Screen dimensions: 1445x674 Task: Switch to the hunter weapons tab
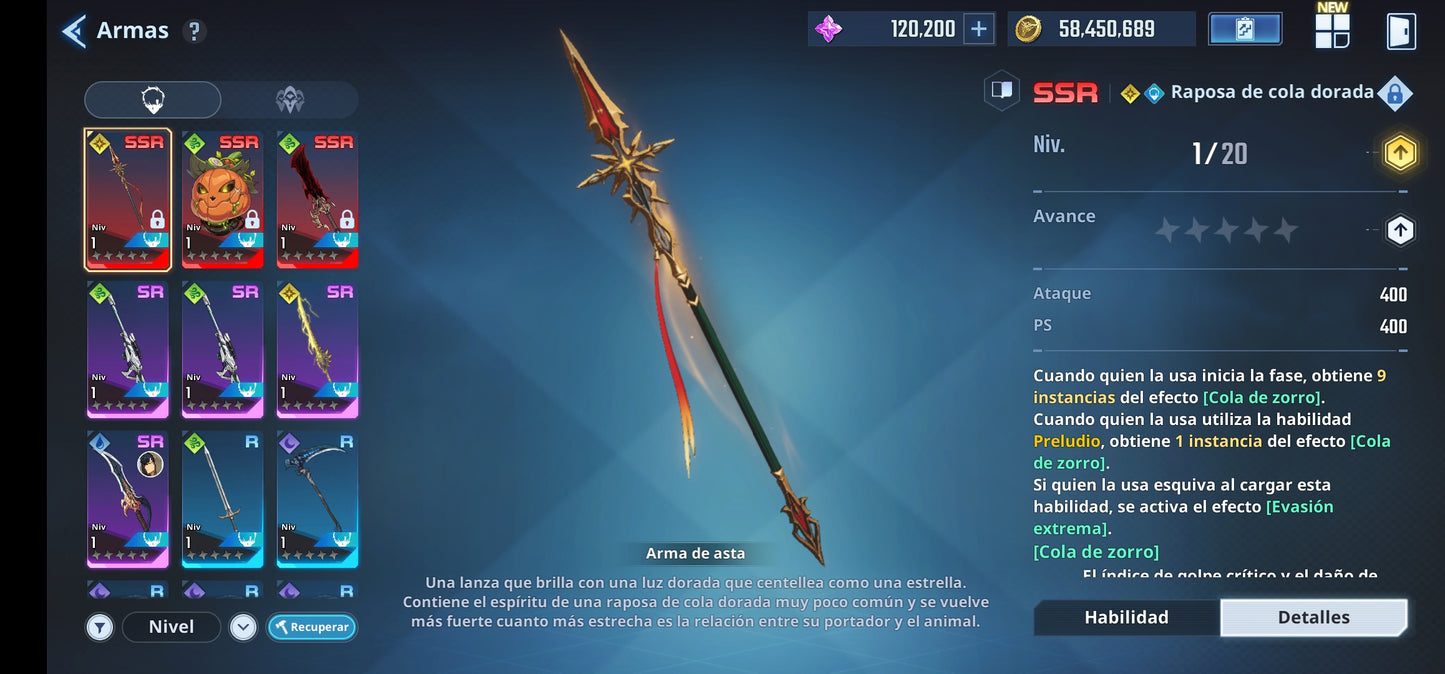coord(153,100)
